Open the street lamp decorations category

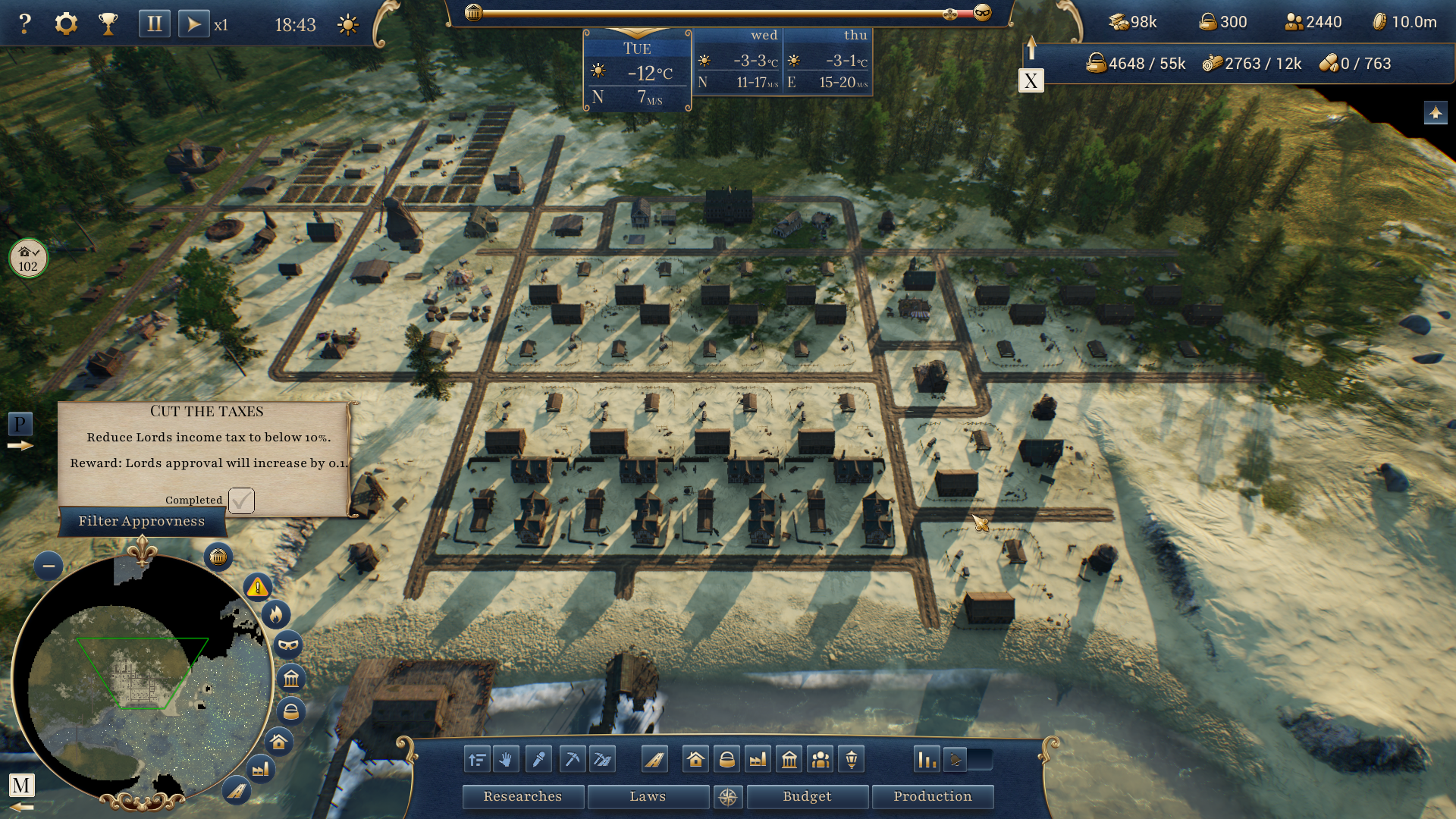coord(852,759)
